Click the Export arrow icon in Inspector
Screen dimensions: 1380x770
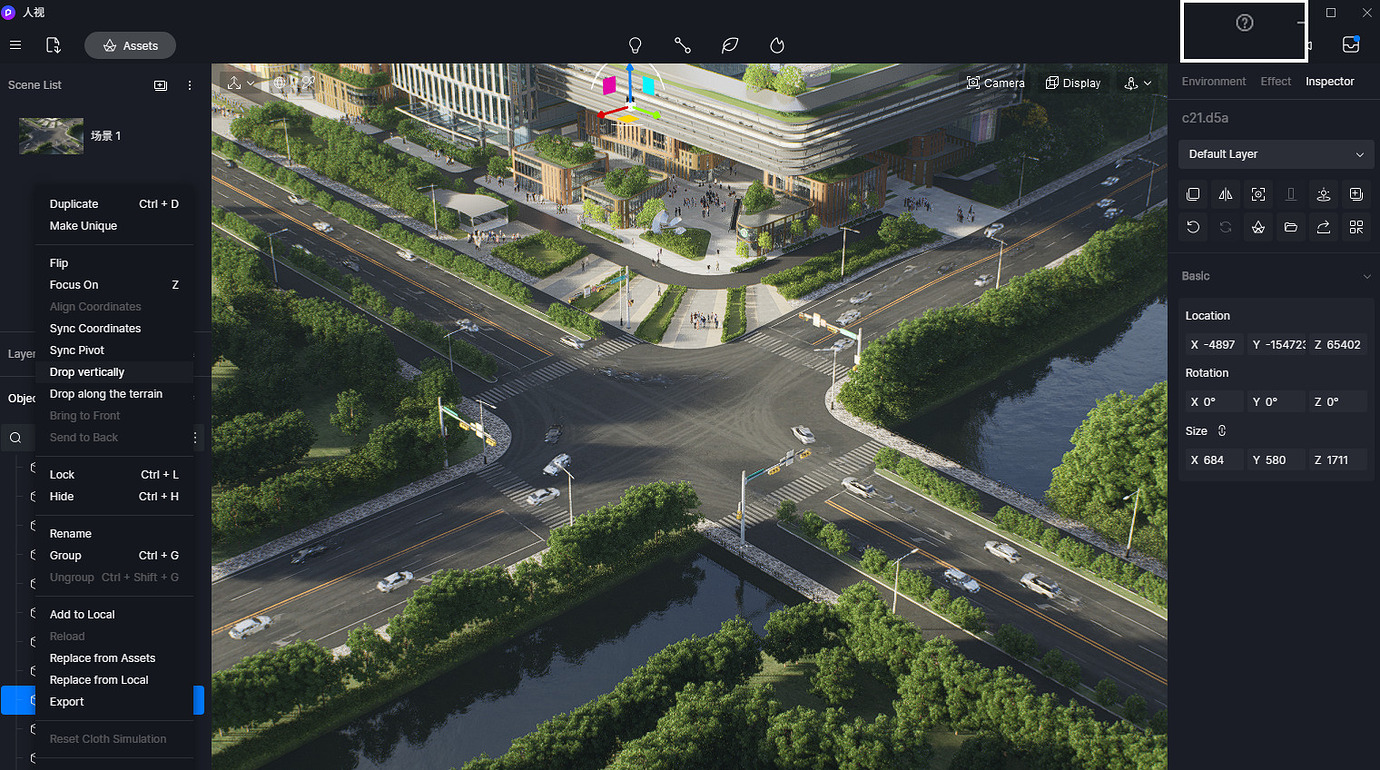coord(1323,227)
